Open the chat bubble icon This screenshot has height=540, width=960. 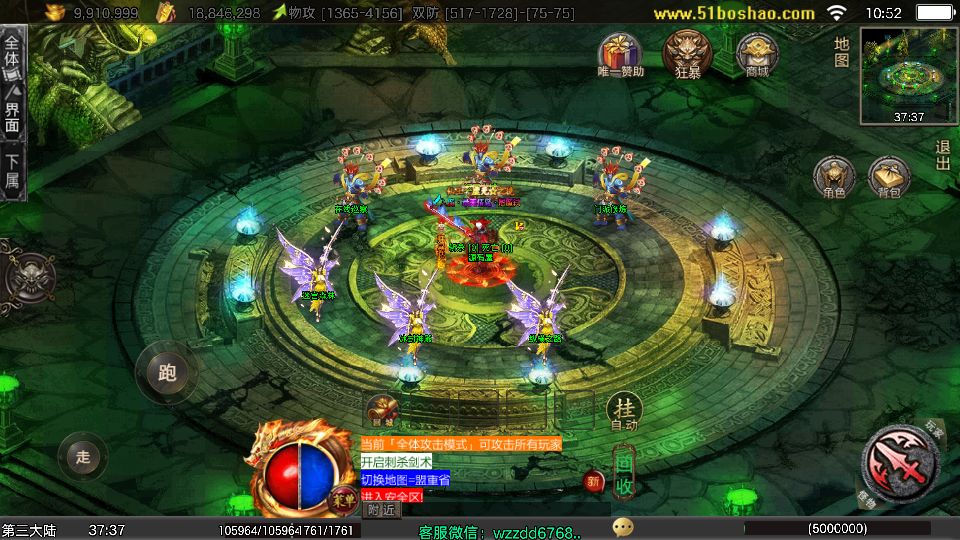point(623,527)
